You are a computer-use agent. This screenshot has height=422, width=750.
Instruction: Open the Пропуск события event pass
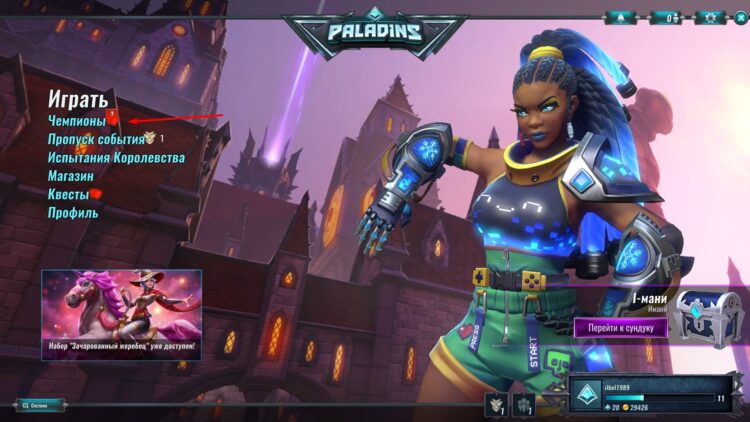pyautogui.click(x=96, y=139)
